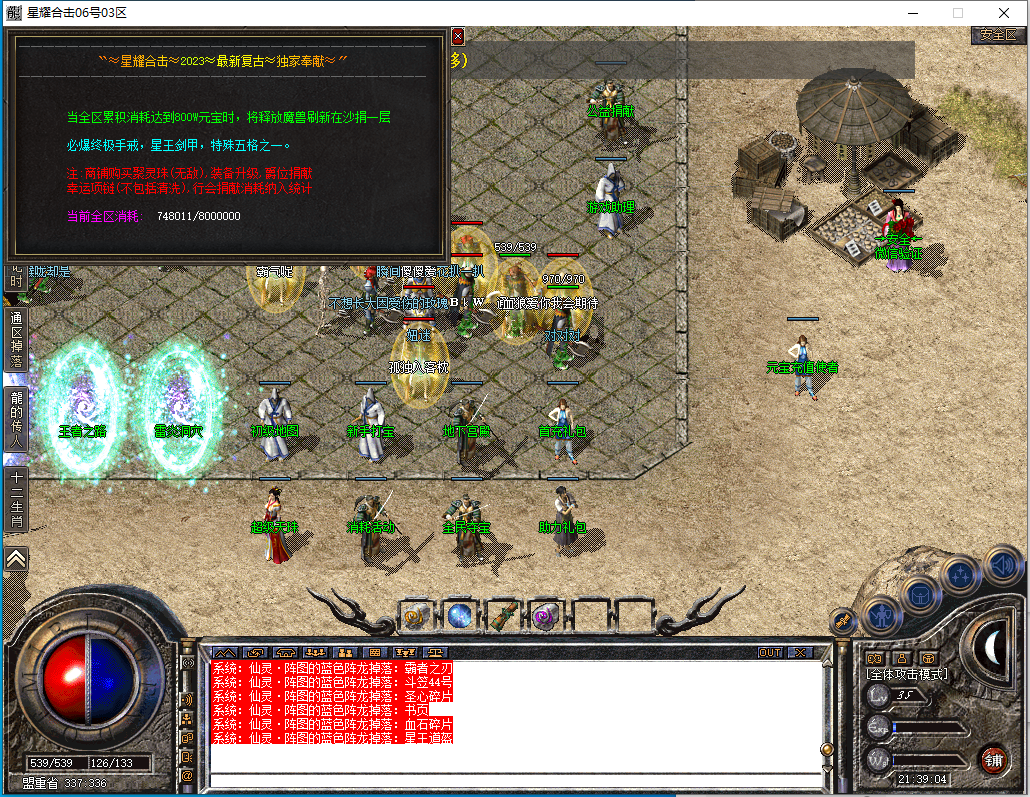Open the bag with the round chest button
The image size is (1030, 797).
(x=921, y=593)
